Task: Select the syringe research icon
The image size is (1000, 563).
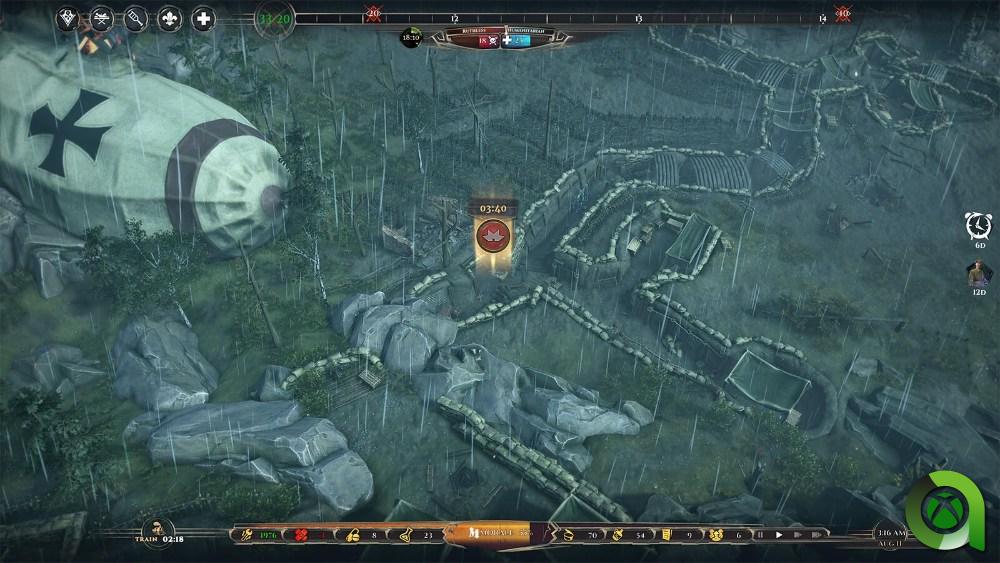Action: point(135,18)
